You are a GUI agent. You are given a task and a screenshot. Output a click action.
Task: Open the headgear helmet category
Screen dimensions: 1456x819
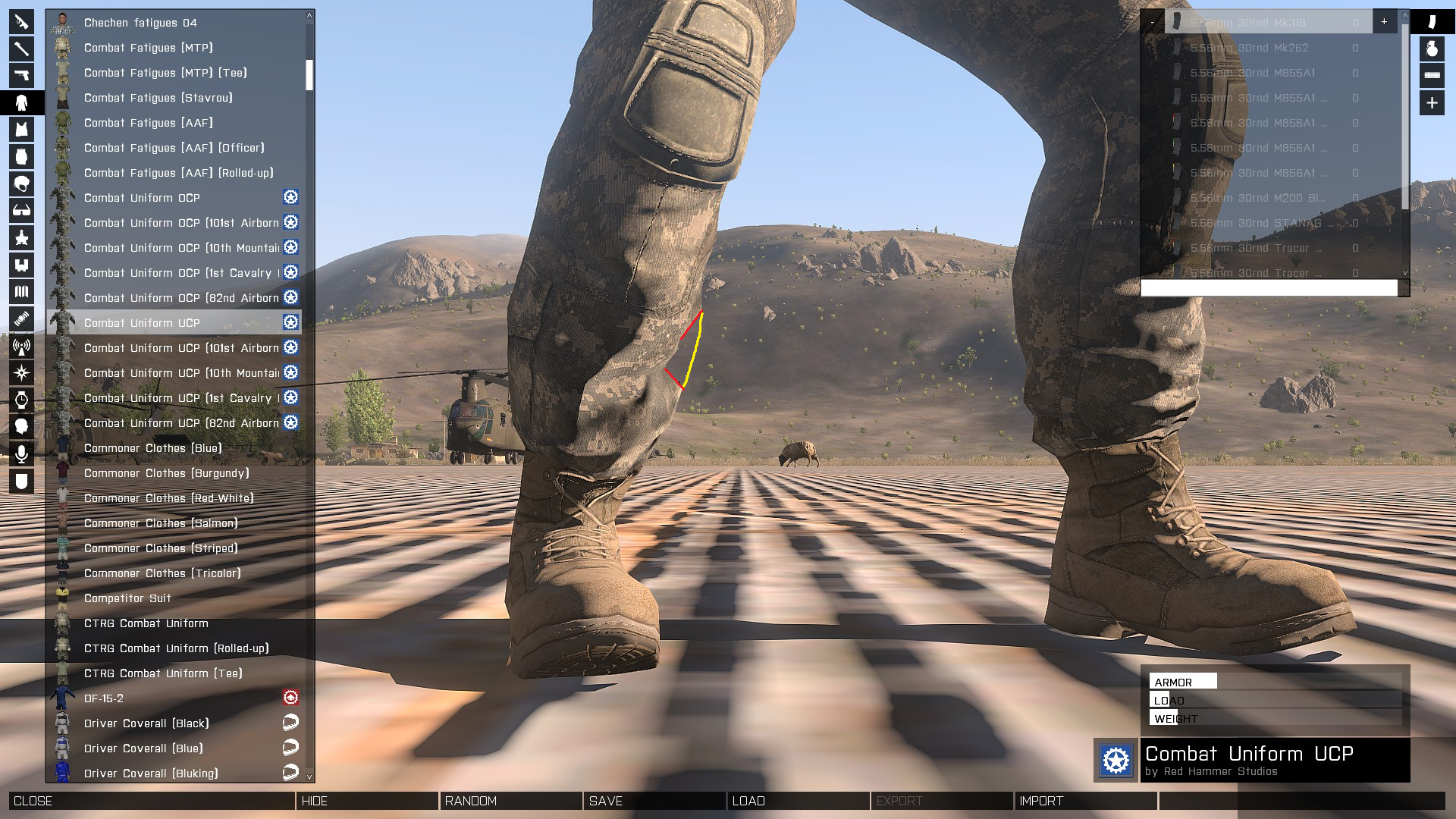(x=21, y=184)
